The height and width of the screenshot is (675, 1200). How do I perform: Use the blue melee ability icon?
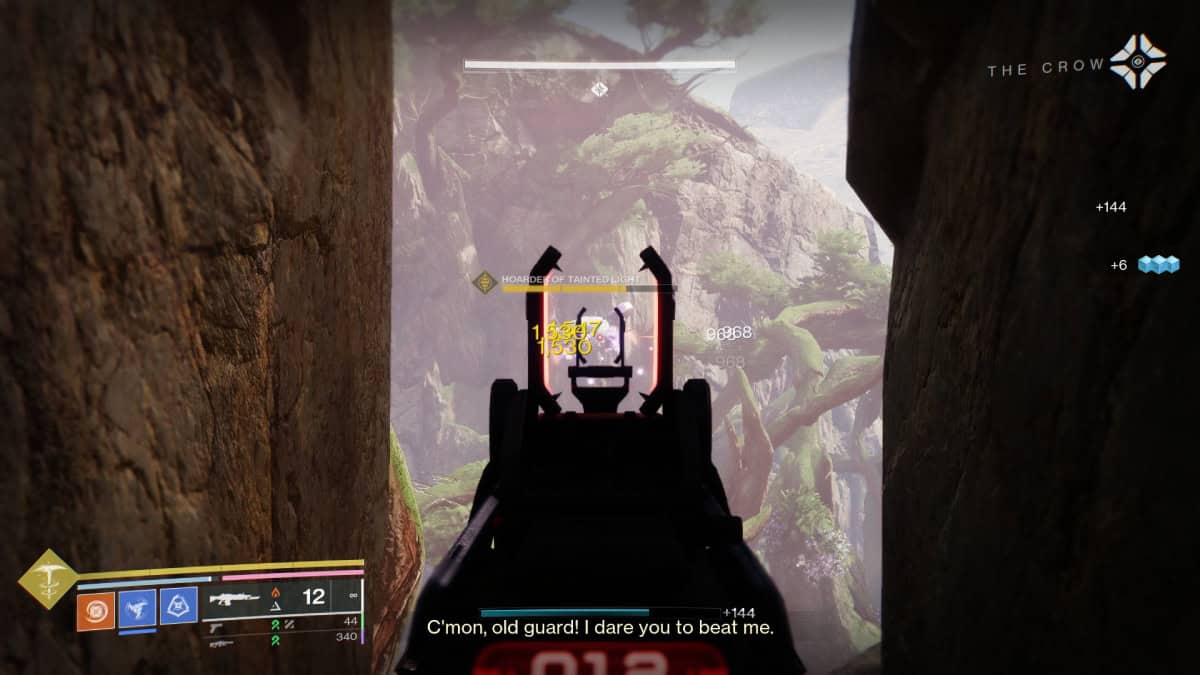137,608
